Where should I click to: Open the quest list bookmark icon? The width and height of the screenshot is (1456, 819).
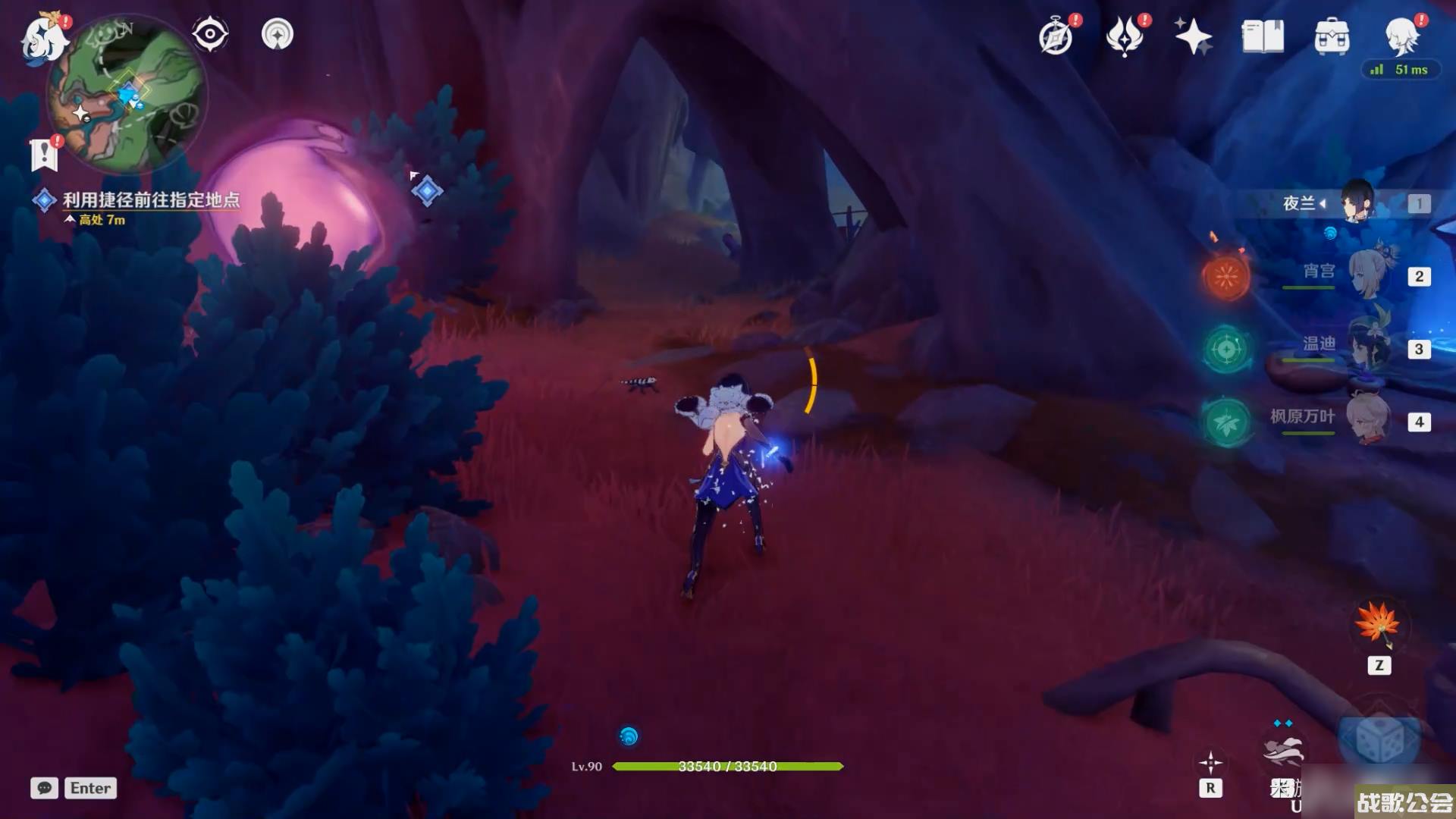[44, 155]
